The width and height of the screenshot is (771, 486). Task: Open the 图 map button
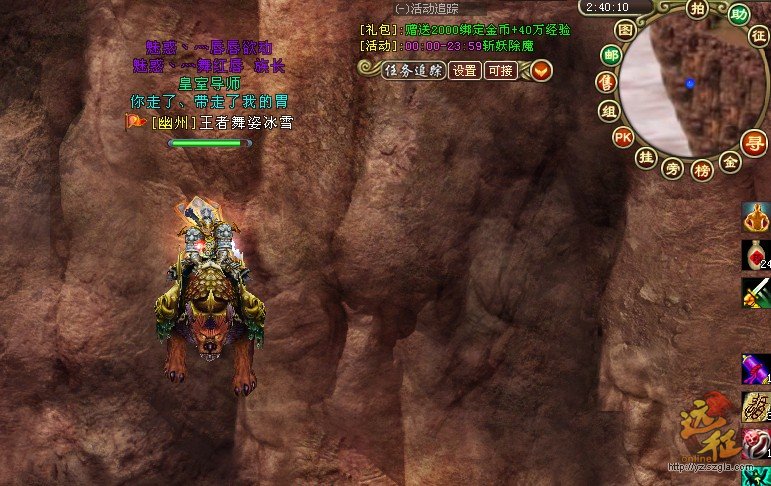[x=625, y=31]
